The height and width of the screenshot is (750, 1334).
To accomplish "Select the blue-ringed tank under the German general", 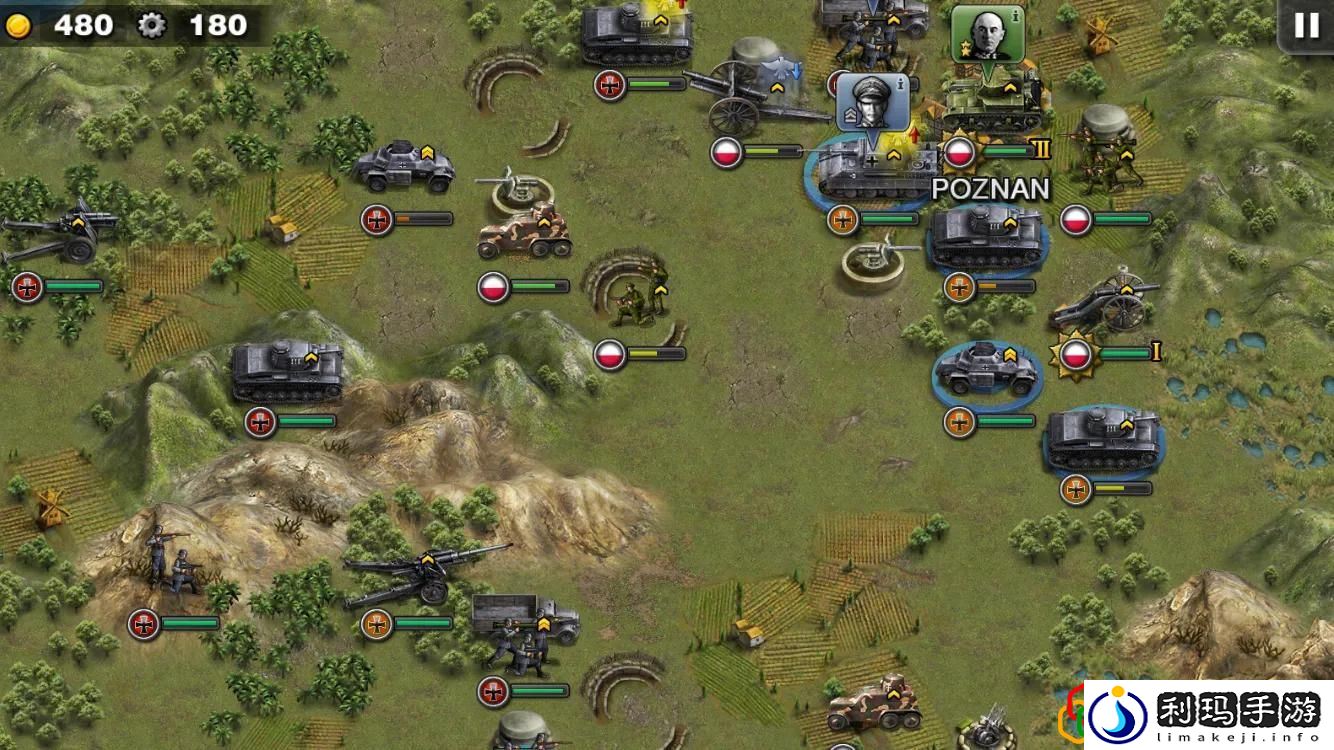I will coord(868,170).
